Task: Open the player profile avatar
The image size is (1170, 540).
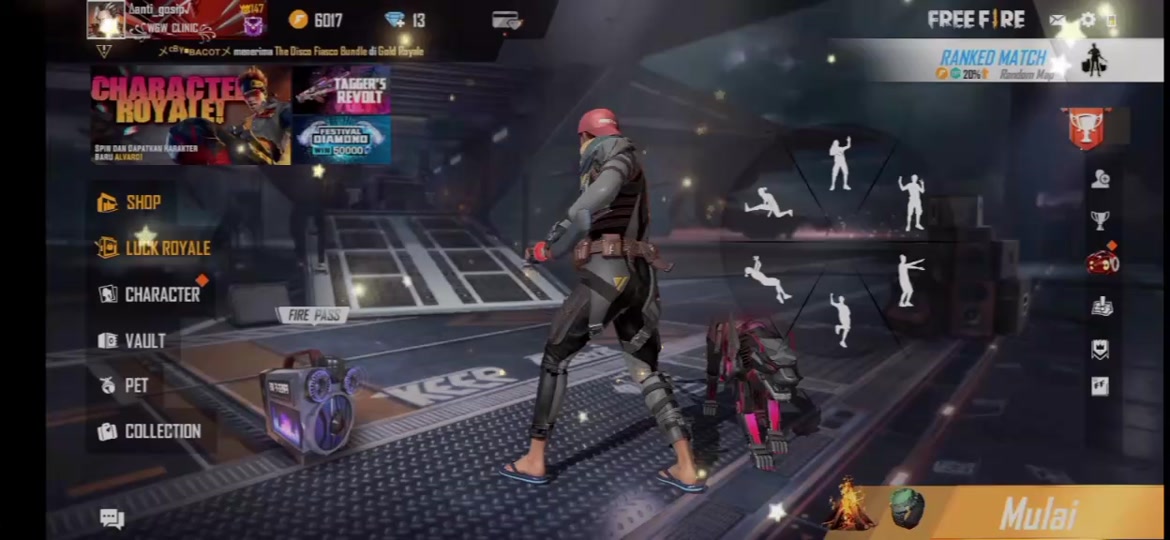Action: pos(106,20)
